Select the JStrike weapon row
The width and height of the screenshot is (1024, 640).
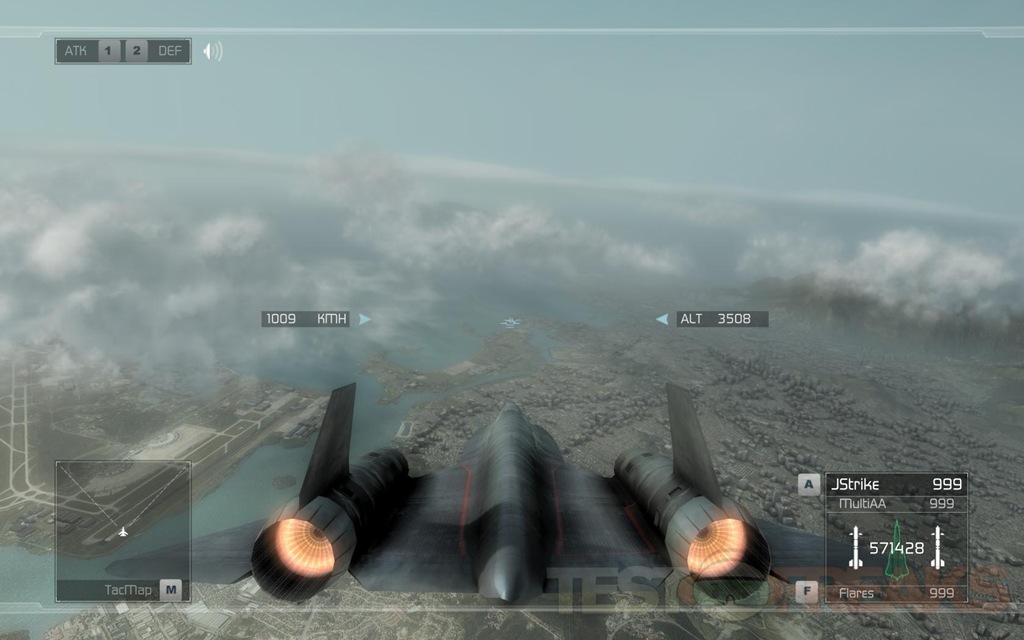click(x=895, y=485)
